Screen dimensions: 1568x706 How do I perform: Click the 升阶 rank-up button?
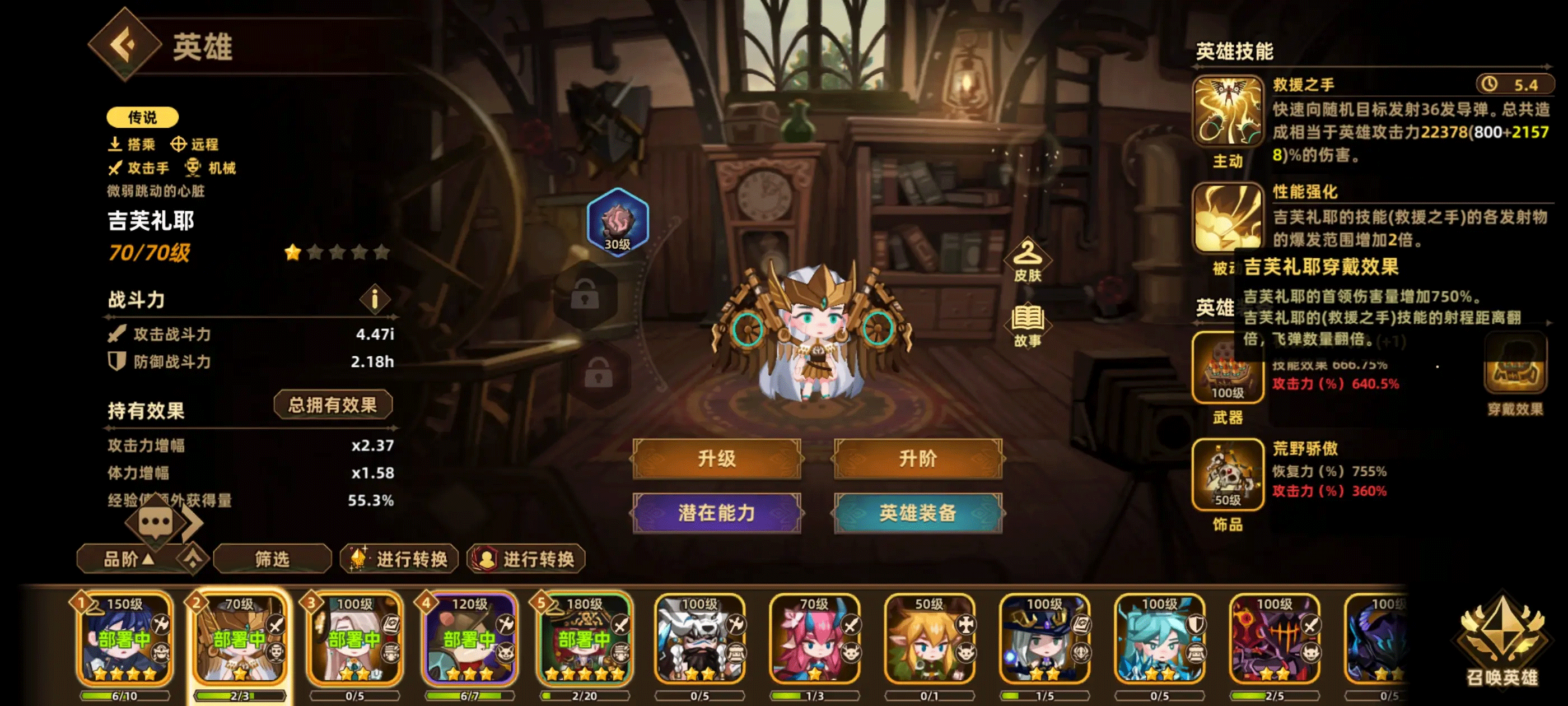(x=917, y=458)
